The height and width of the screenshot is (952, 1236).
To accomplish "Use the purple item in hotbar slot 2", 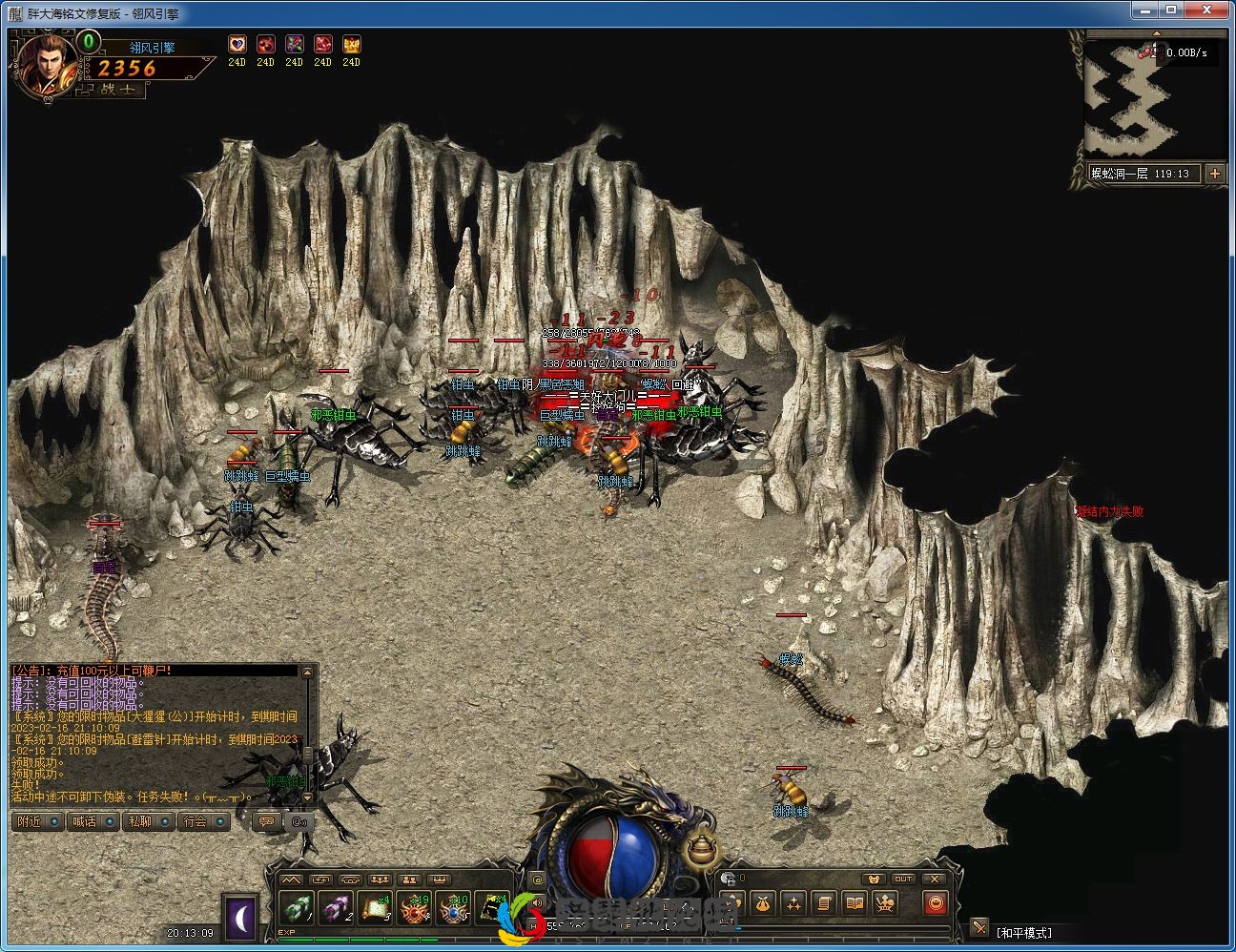I will point(337,909).
